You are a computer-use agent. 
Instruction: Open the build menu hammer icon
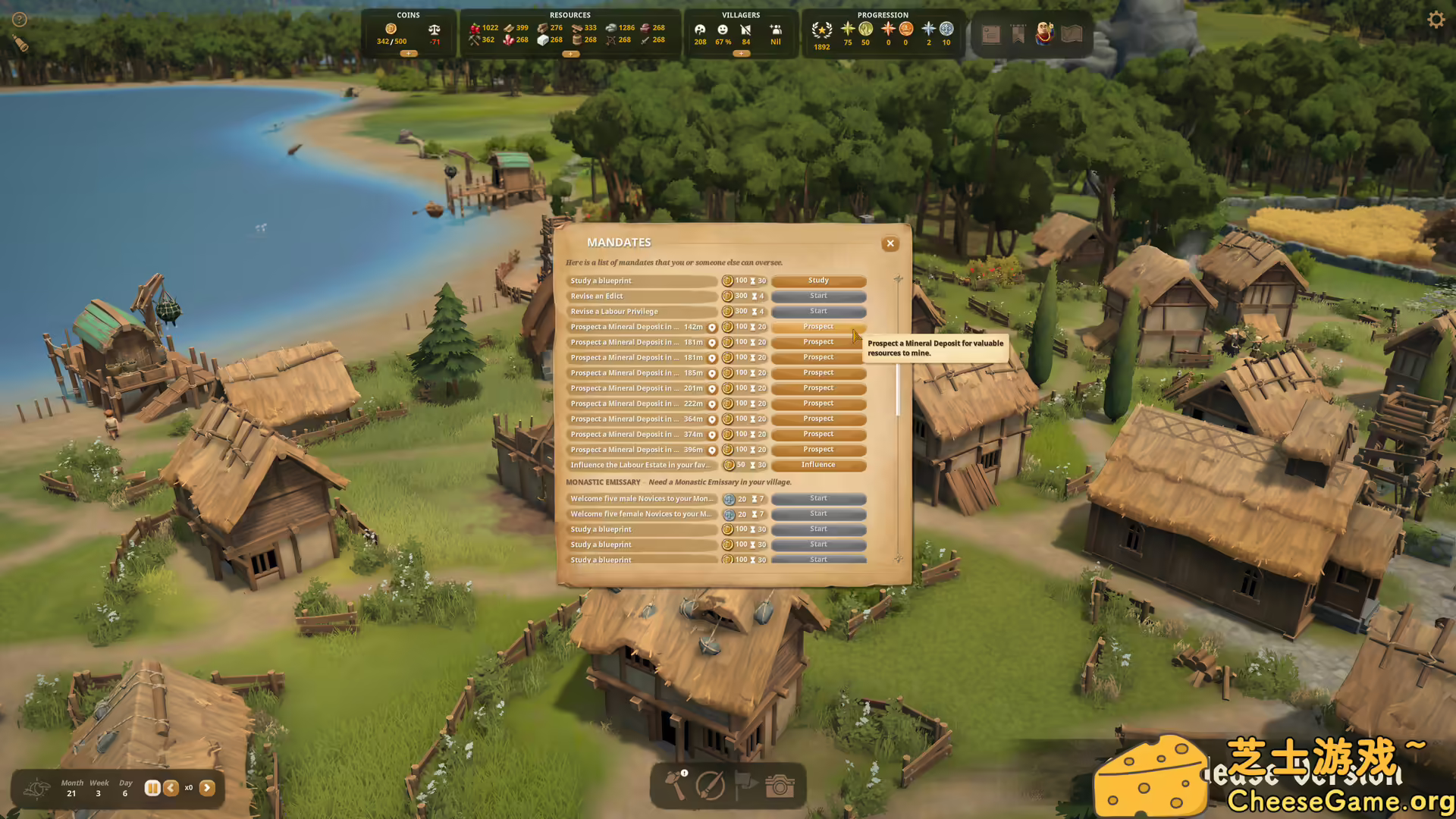pos(676,786)
